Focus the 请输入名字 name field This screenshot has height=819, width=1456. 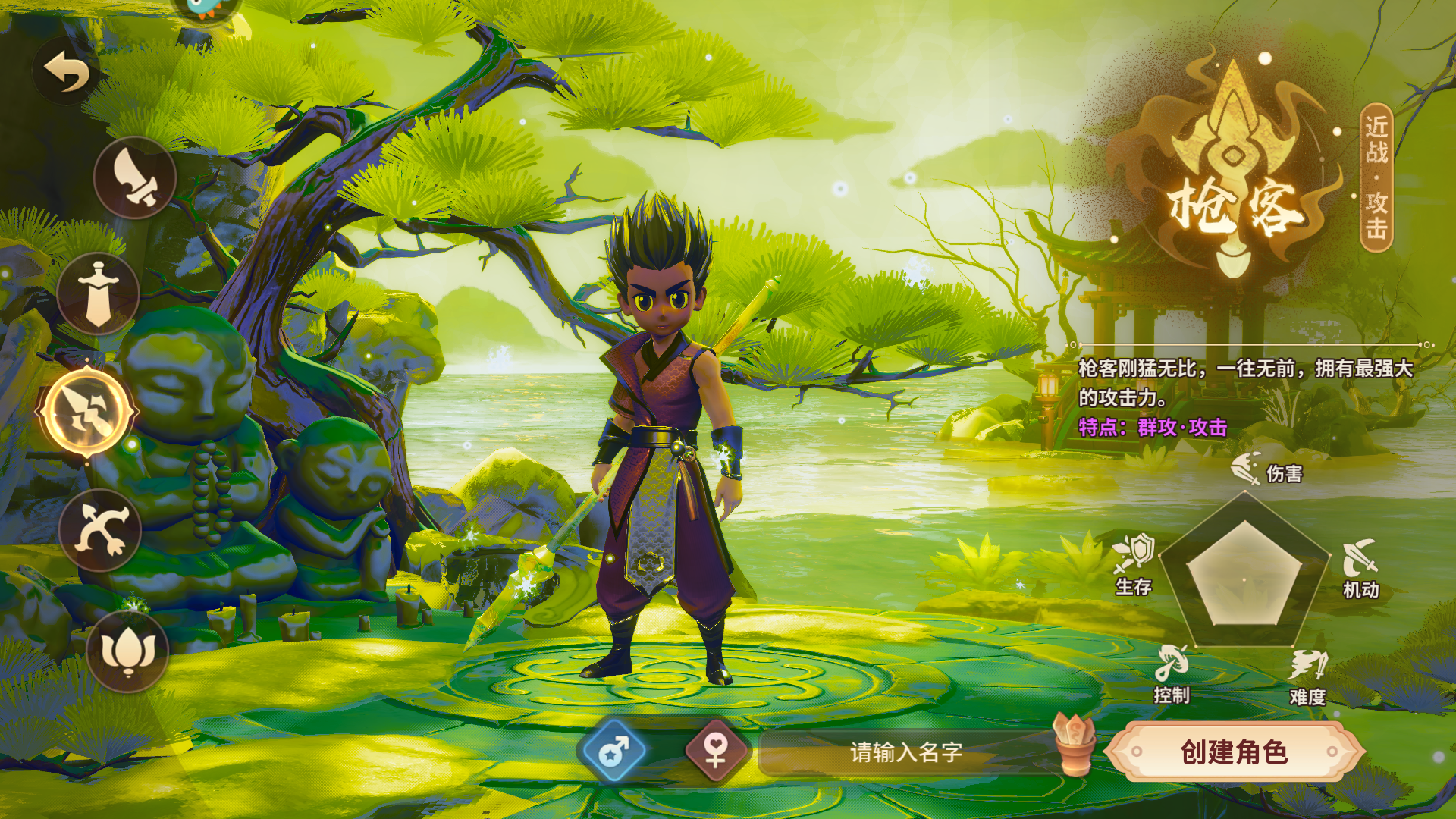tap(905, 752)
